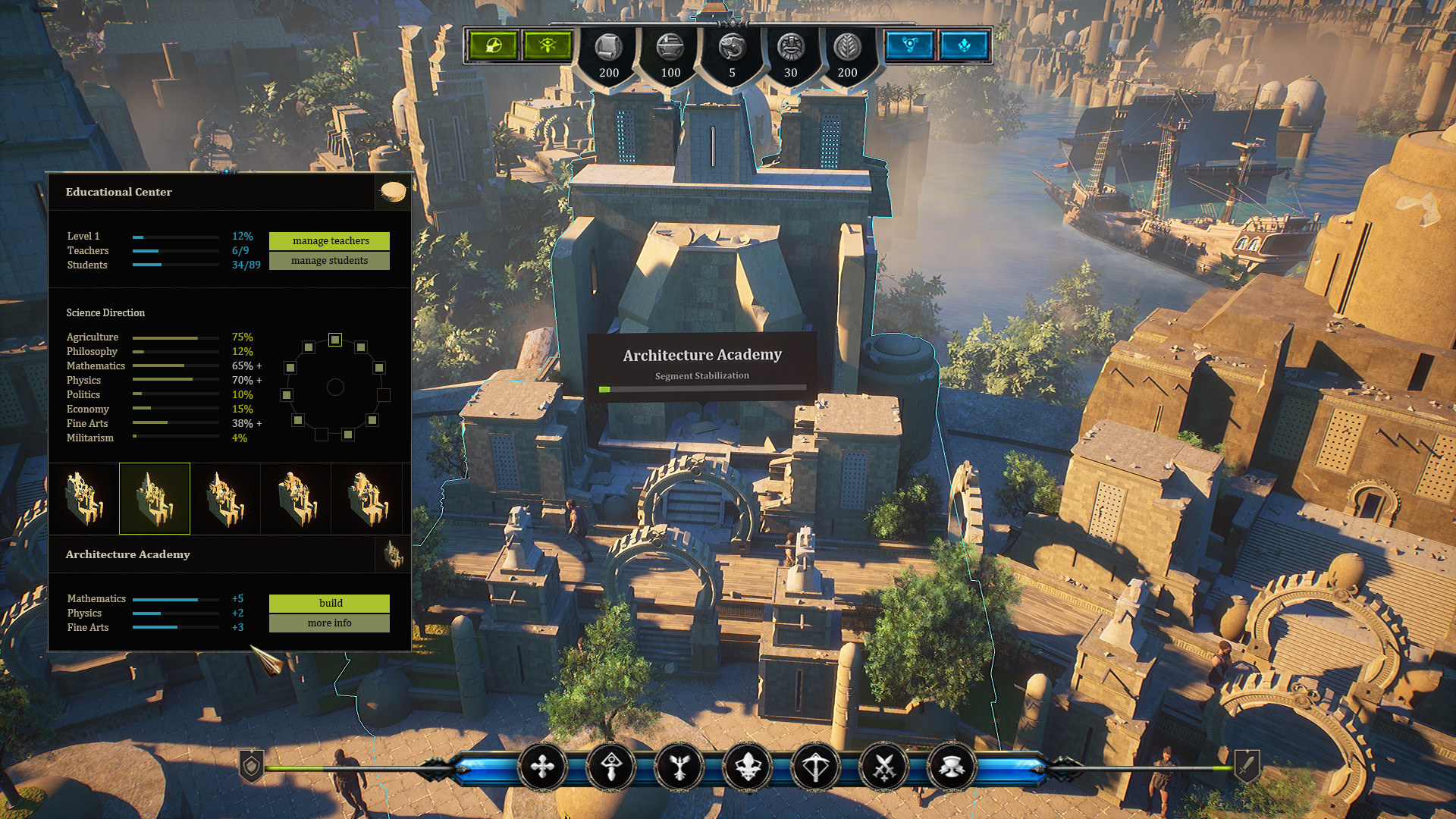Viewport: 1456px width, 819px height.
Task: Open the manage teachers screen
Action: pyautogui.click(x=329, y=240)
